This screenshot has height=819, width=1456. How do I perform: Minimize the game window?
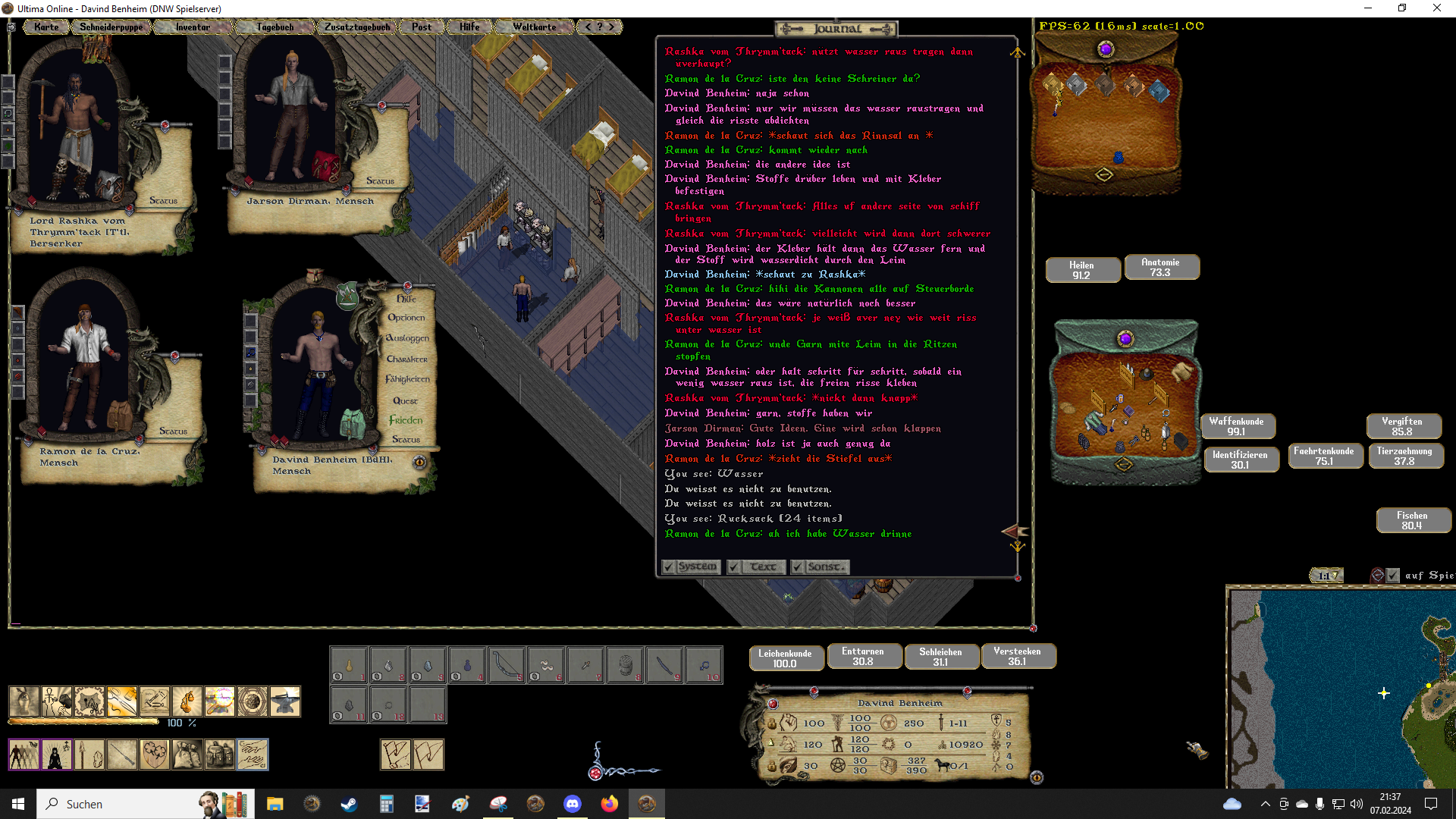[x=1368, y=8]
